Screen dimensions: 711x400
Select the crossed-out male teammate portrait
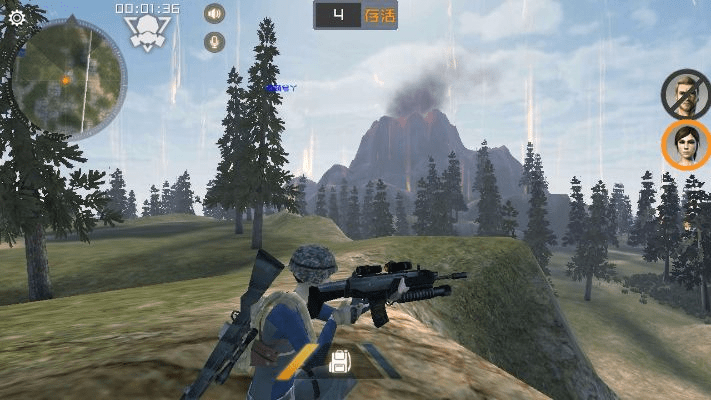tap(685, 93)
